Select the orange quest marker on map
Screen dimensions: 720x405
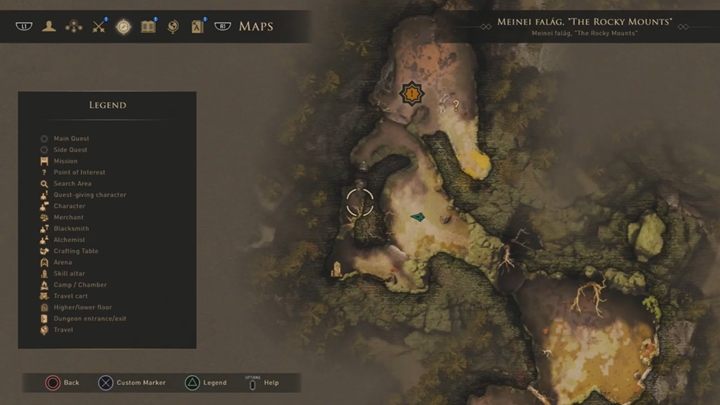410,94
